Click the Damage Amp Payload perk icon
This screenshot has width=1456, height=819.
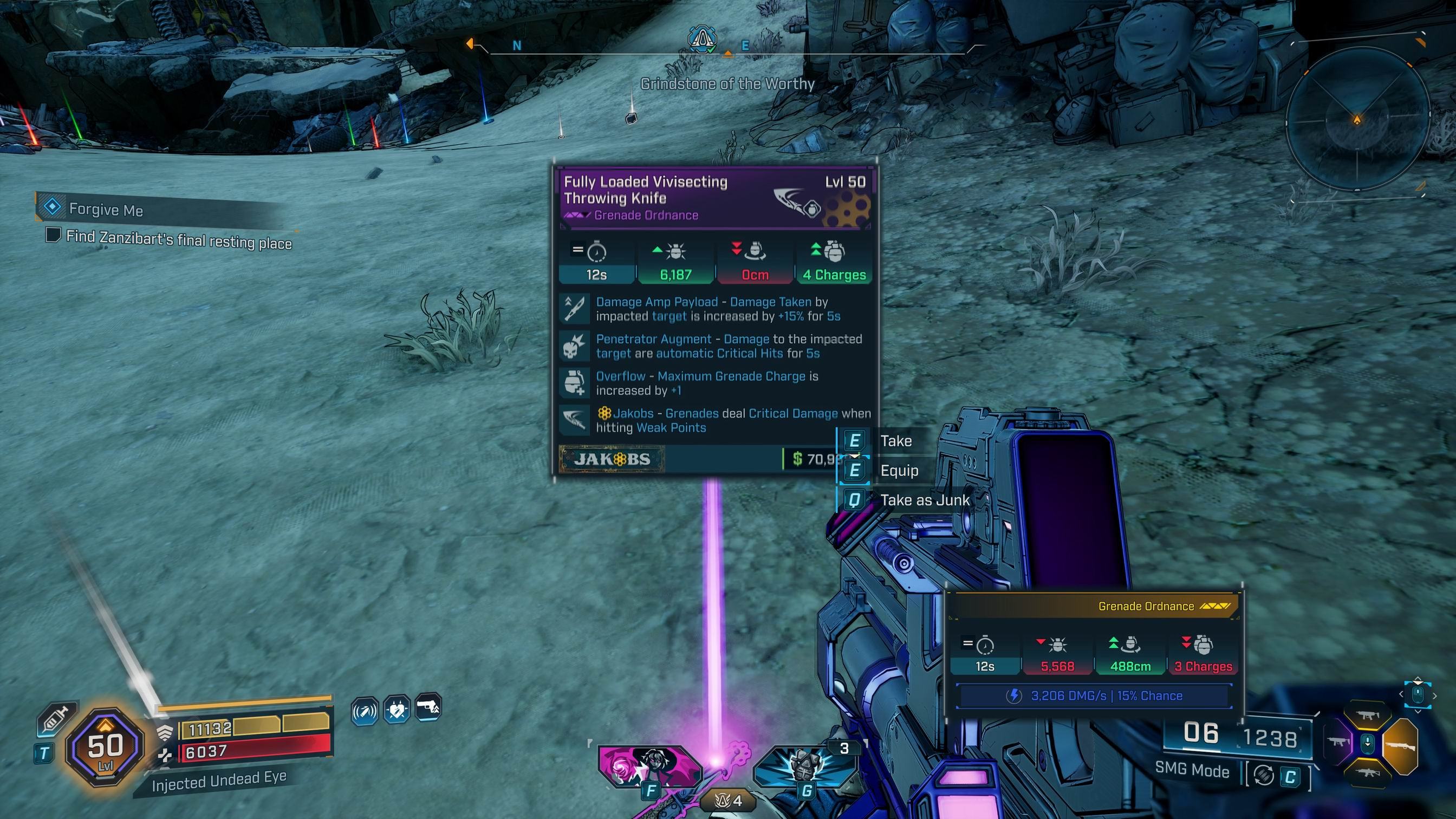tap(574, 309)
